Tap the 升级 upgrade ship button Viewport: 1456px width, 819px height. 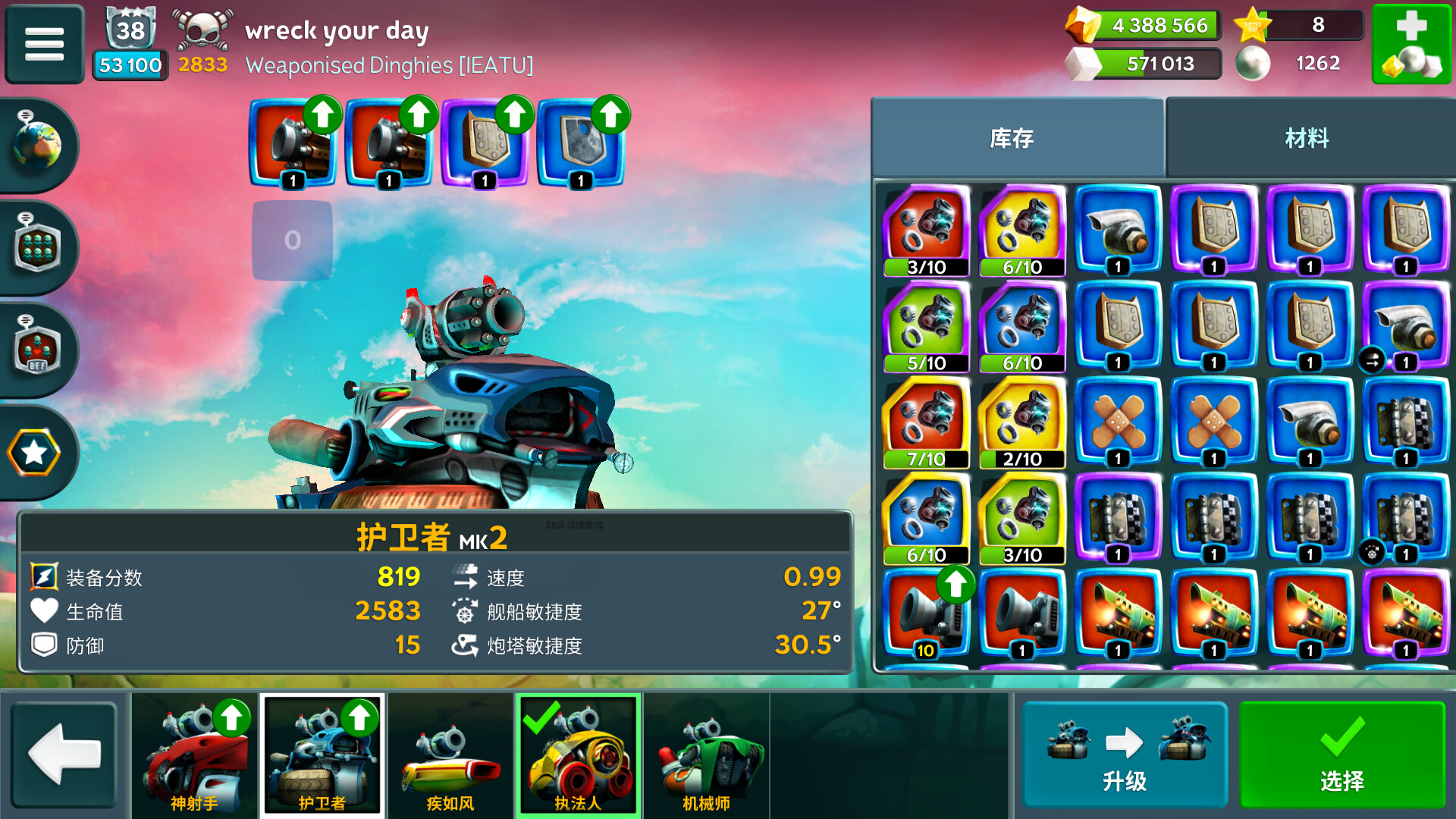coord(1124,755)
